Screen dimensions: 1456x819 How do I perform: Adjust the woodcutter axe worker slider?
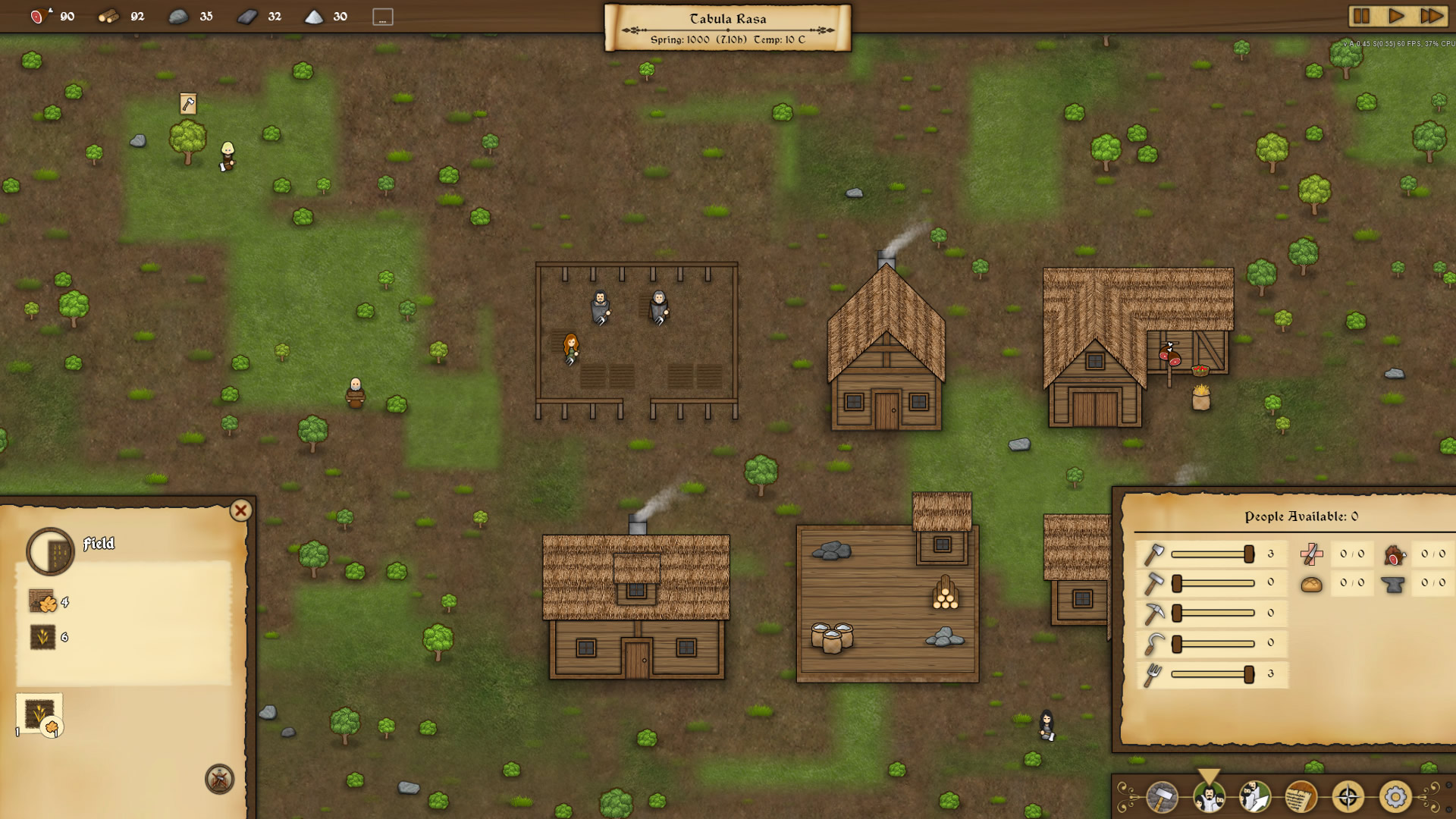[x=1248, y=554]
